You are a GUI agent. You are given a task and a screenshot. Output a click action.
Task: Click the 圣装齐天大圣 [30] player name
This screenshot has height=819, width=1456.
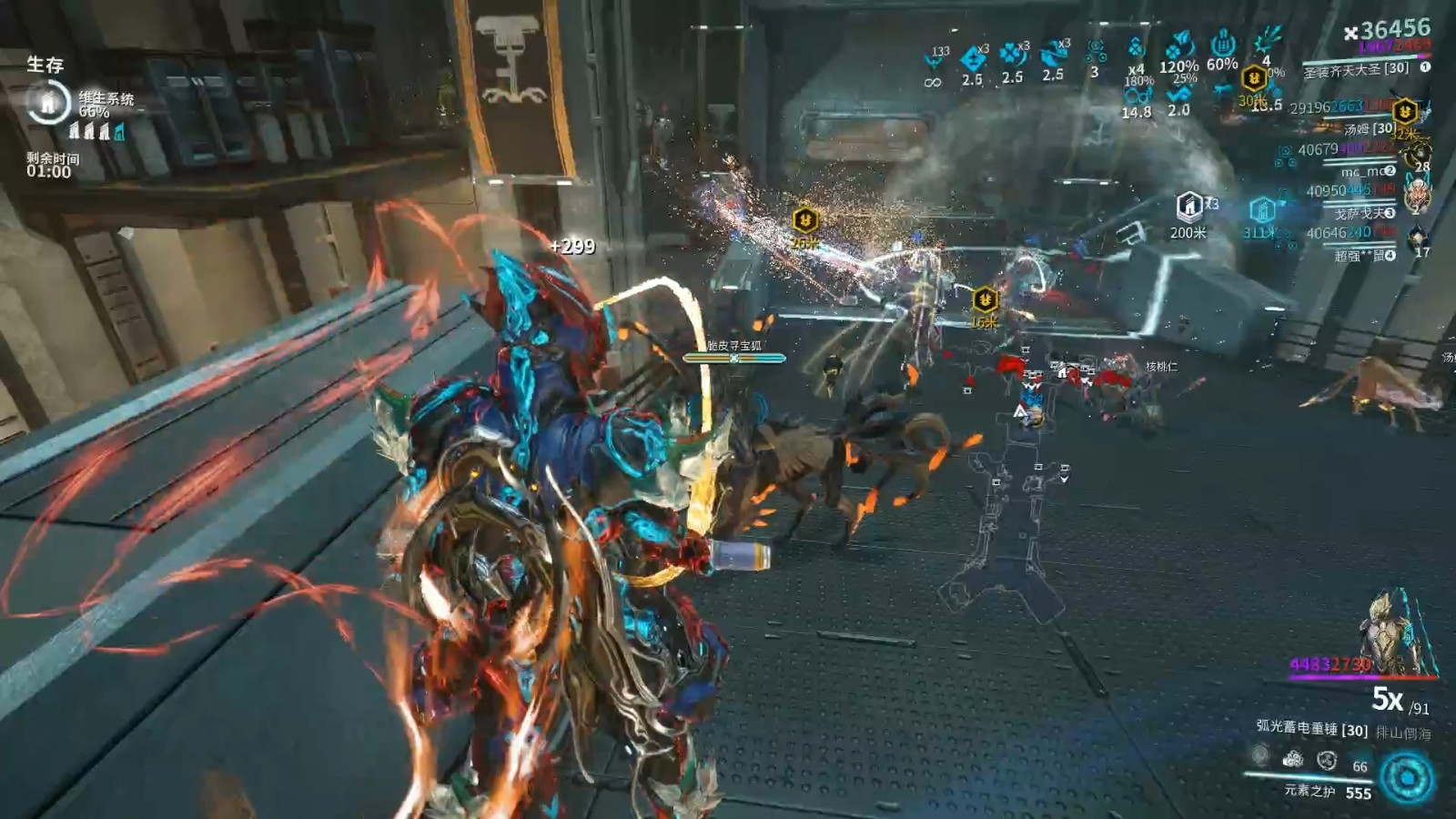(x=1356, y=69)
